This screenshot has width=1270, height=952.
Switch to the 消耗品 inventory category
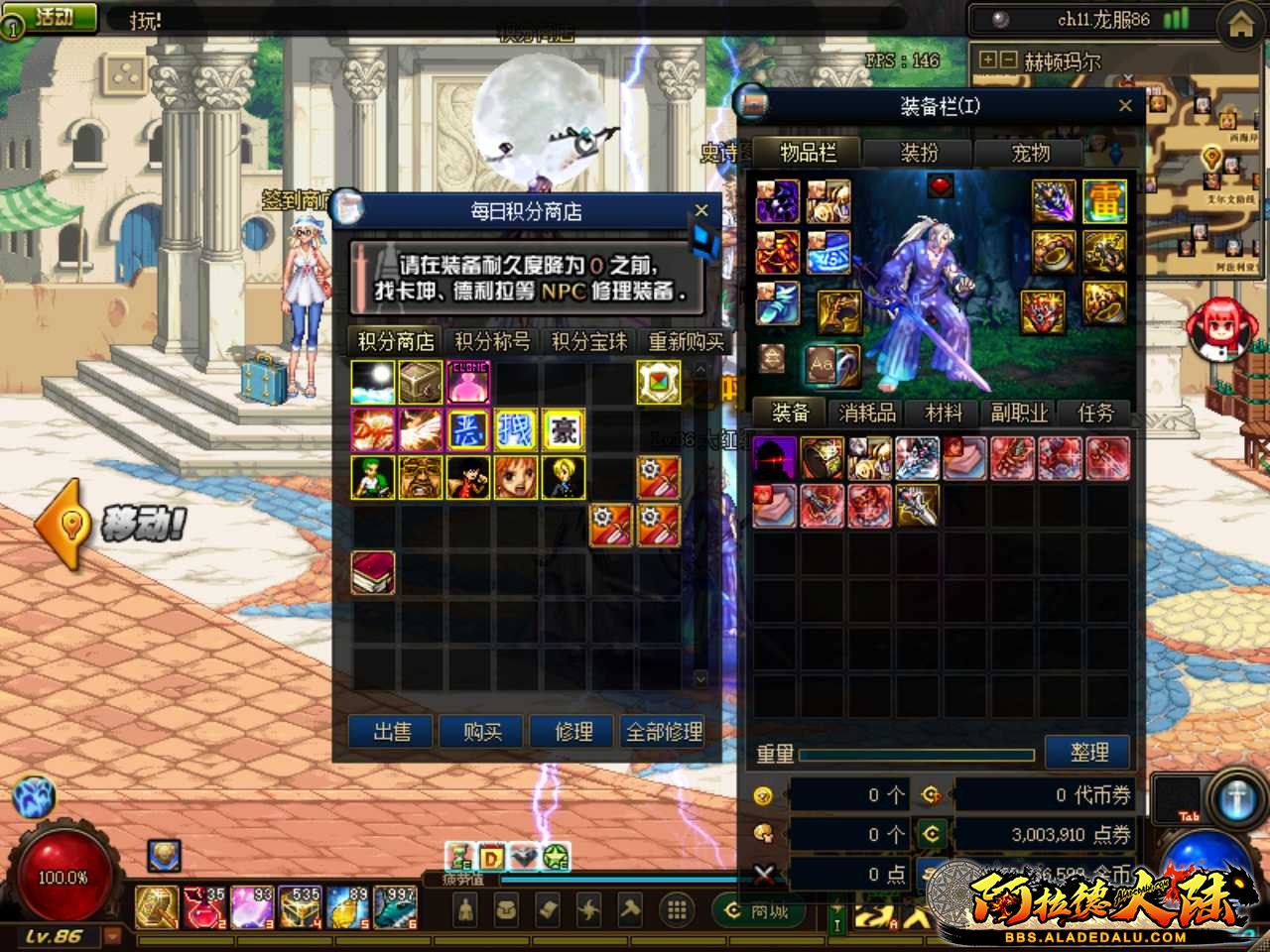865,414
